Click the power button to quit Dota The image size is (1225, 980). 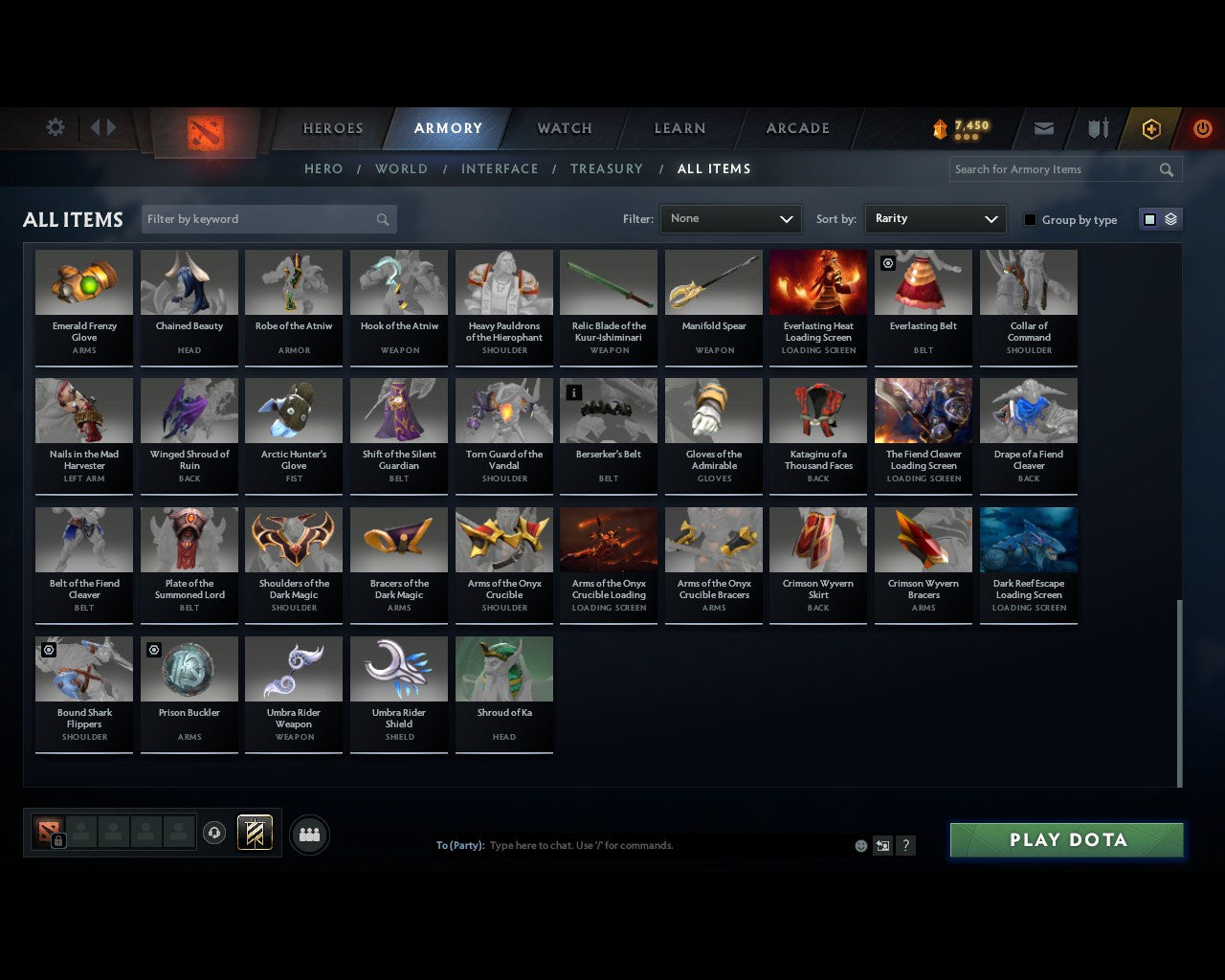[1203, 127]
